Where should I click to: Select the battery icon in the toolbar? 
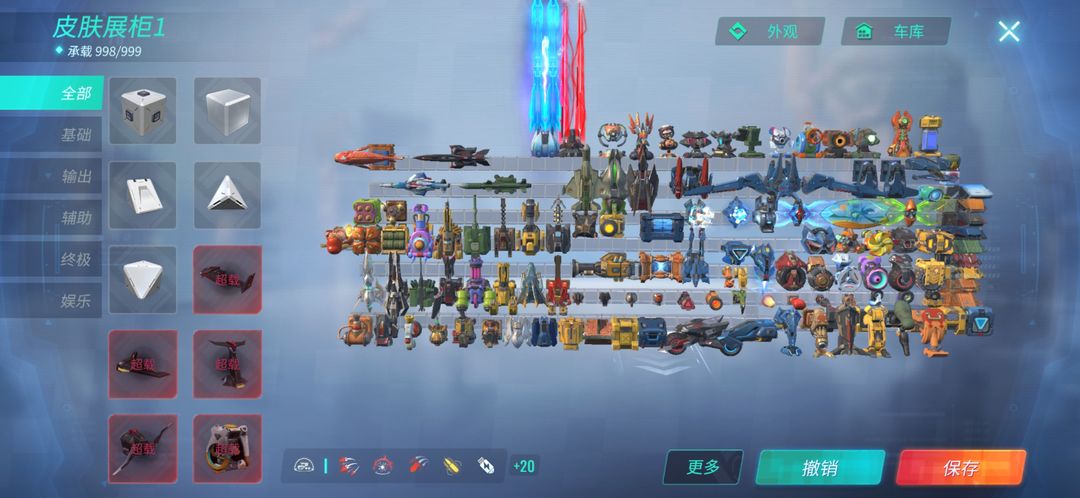tap(486, 465)
